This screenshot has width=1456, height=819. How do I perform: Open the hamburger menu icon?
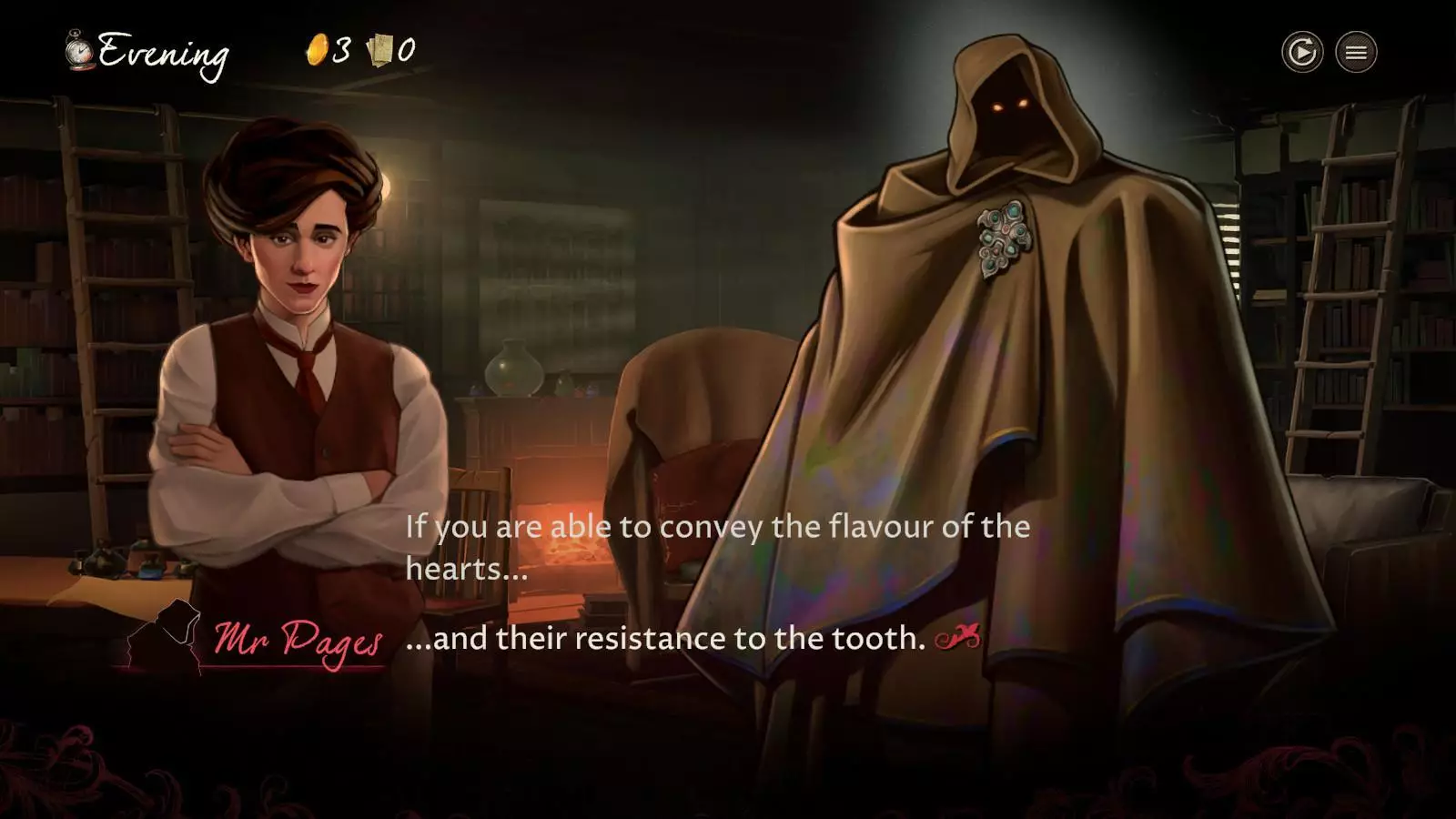click(x=1356, y=54)
